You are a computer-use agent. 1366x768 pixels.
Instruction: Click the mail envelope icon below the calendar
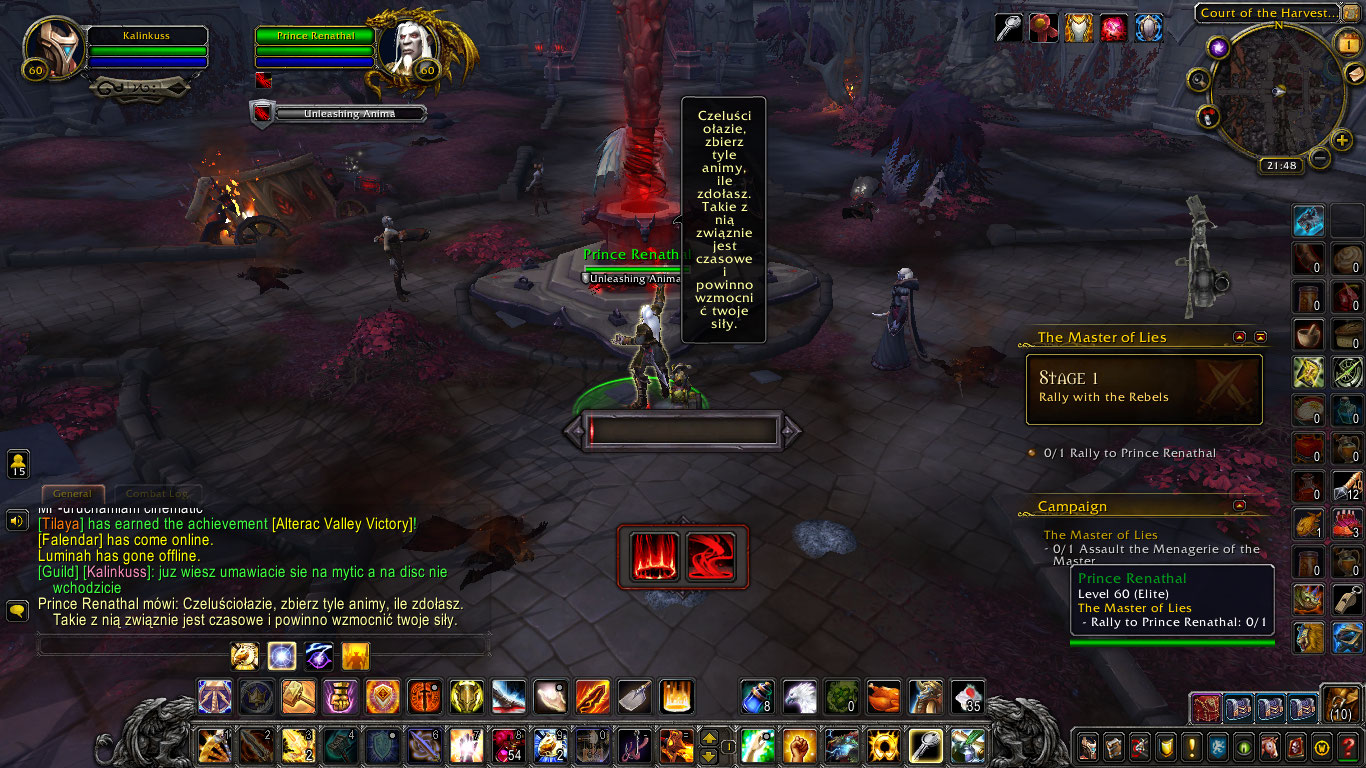pos(1354,74)
